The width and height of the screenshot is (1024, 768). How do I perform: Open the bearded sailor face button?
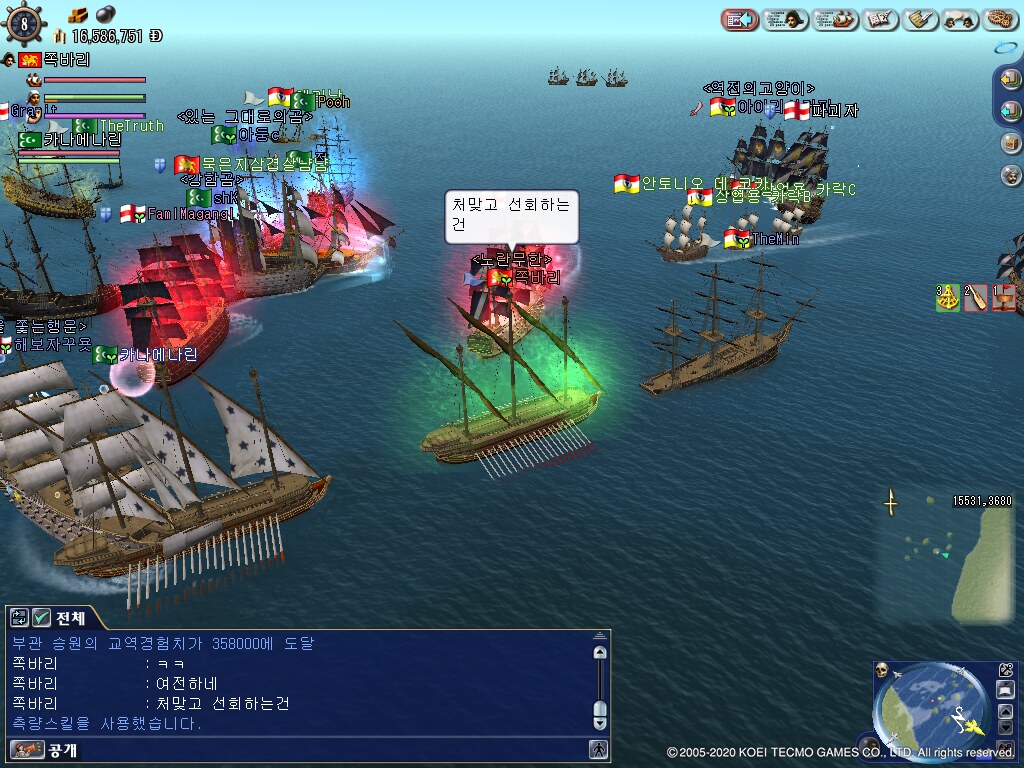pos(1010,175)
